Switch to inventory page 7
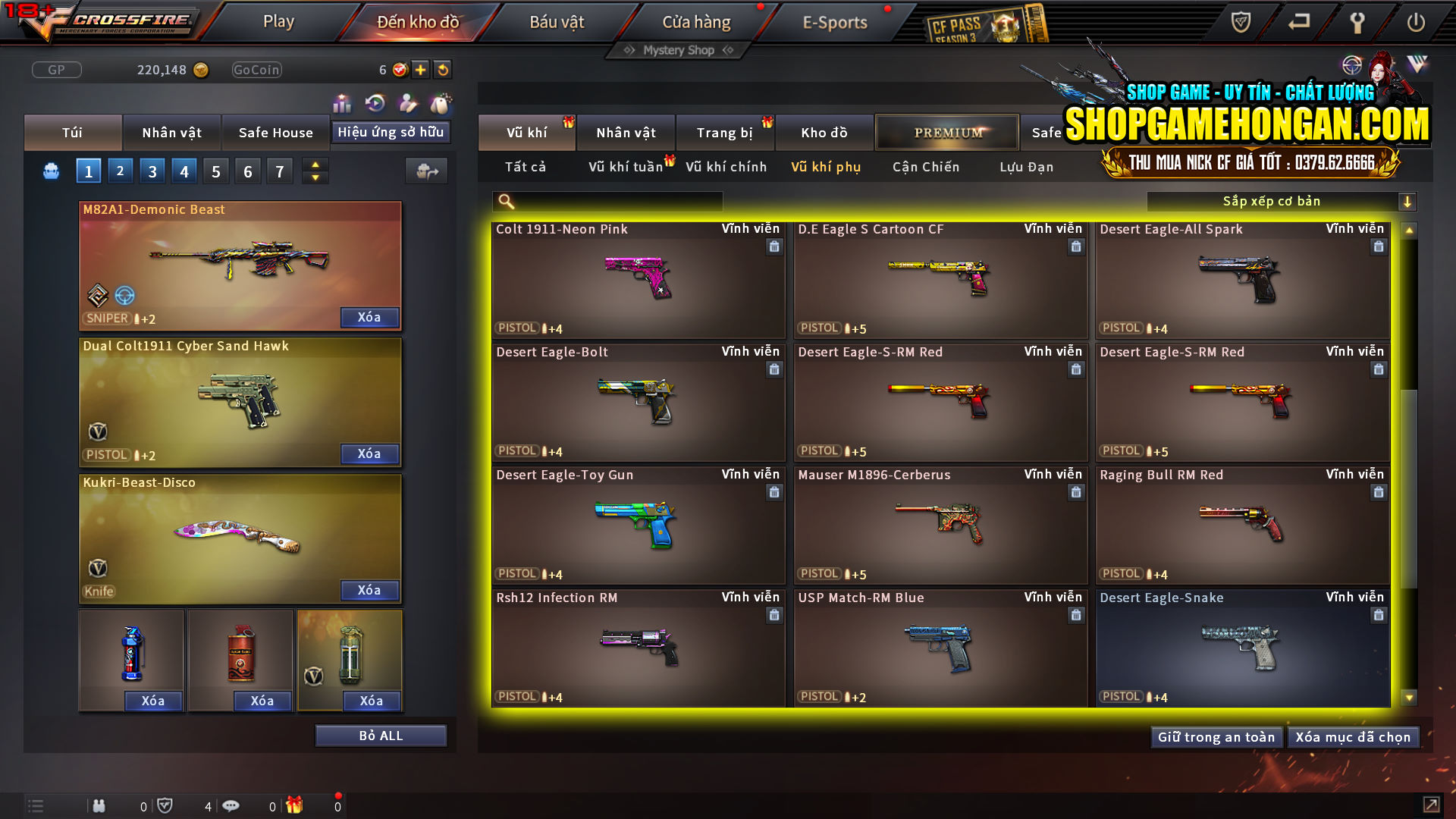1456x819 pixels. click(279, 170)
